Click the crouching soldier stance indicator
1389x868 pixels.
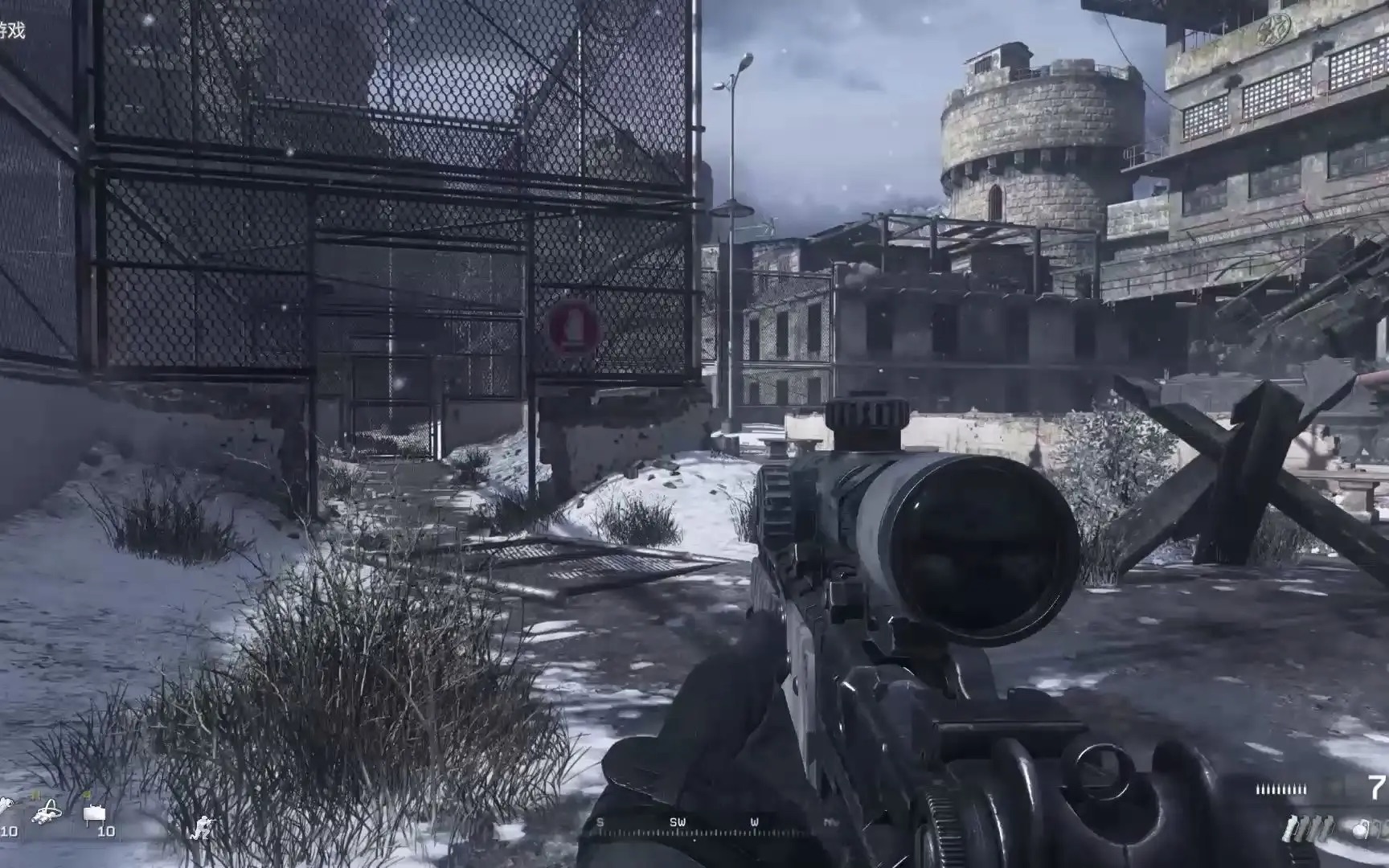point(204,827)
